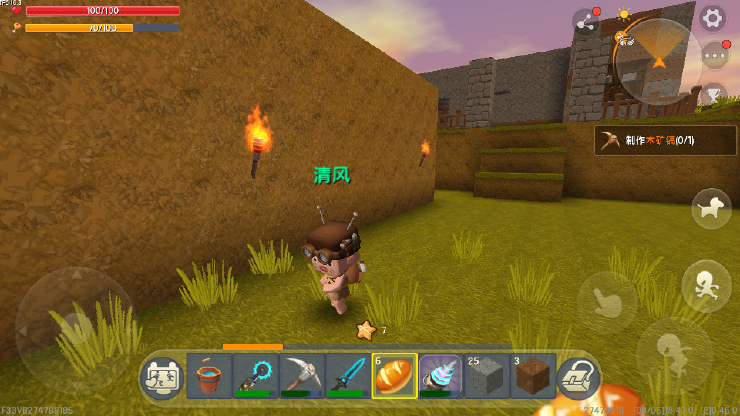
Task: Choose the blue diamond sword slot
Action: [348, 377]
